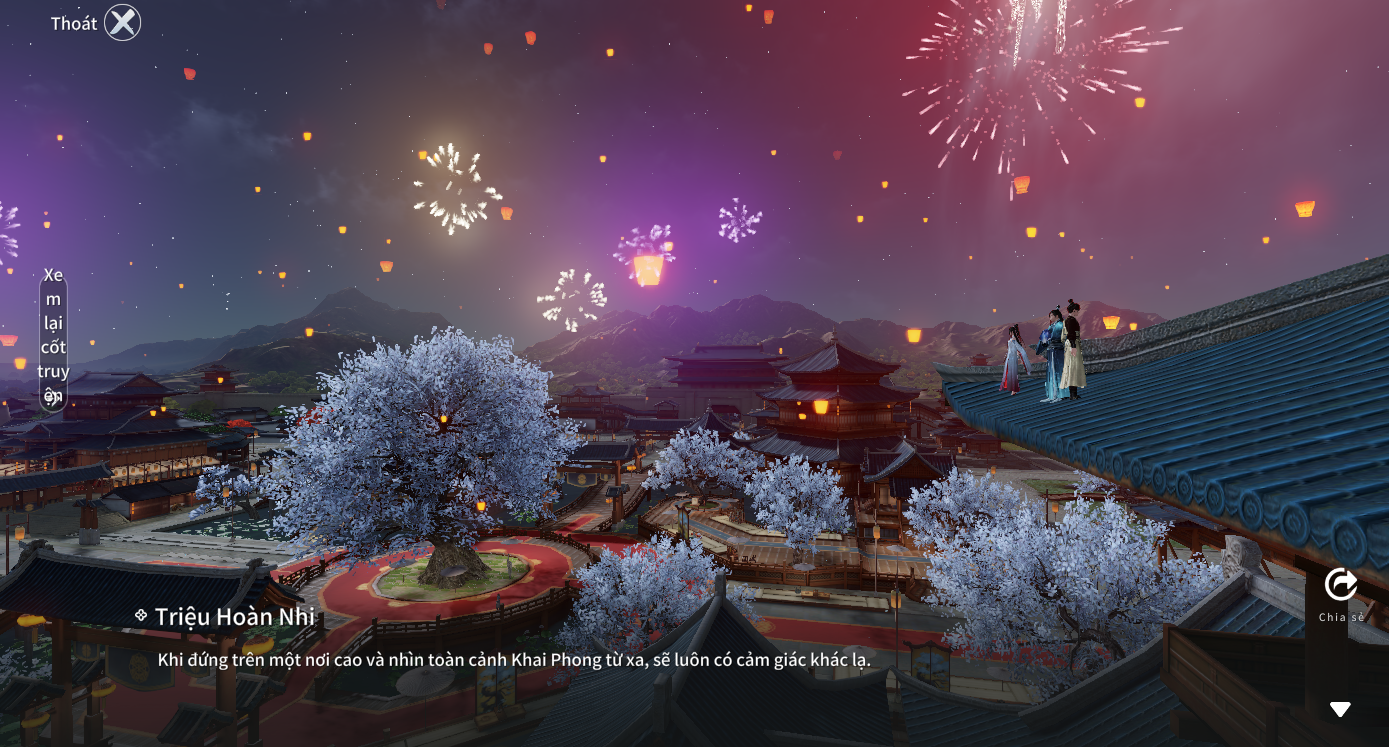Advance dialogue with the white down arrow
Image resolution: width=1389 pixels, height=747 pixels.
pyautogui.click(x=1340, y=709)
